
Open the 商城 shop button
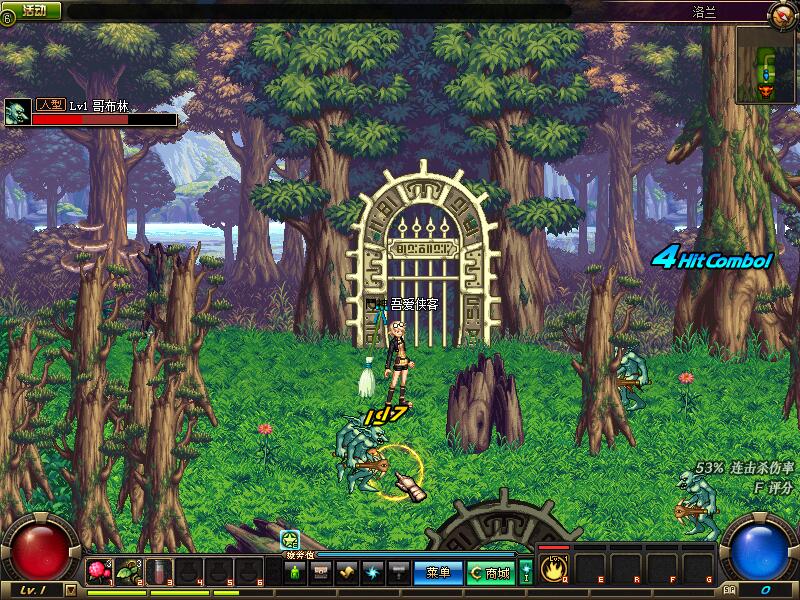point(491,573)
